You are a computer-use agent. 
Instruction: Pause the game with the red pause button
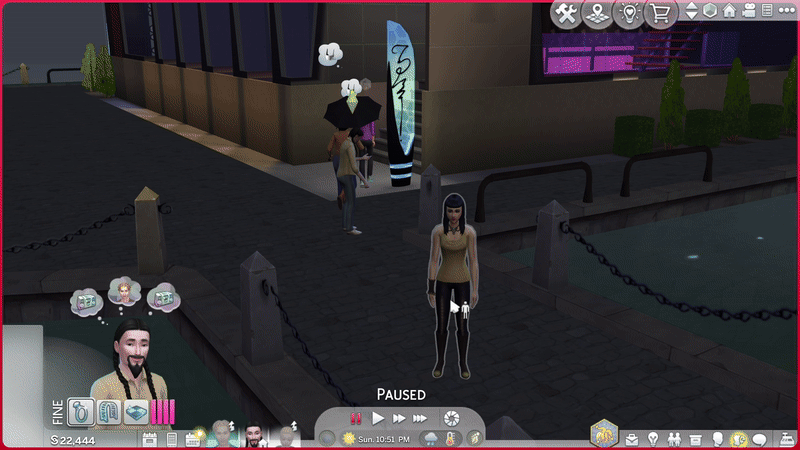pos(355,418)
